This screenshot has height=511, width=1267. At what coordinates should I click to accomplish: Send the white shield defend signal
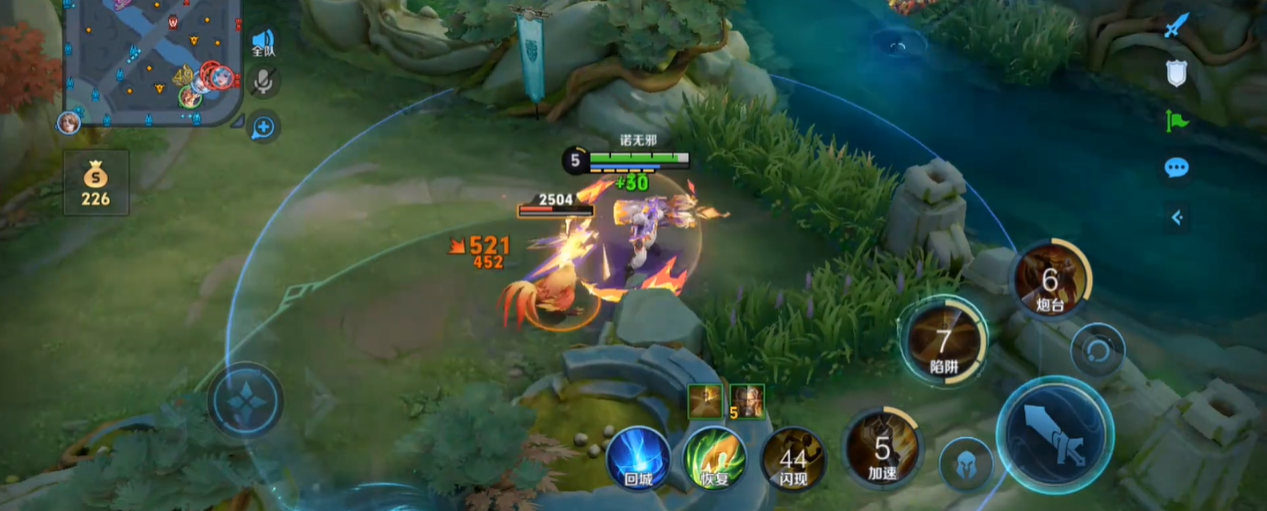tap(1177, 72)
